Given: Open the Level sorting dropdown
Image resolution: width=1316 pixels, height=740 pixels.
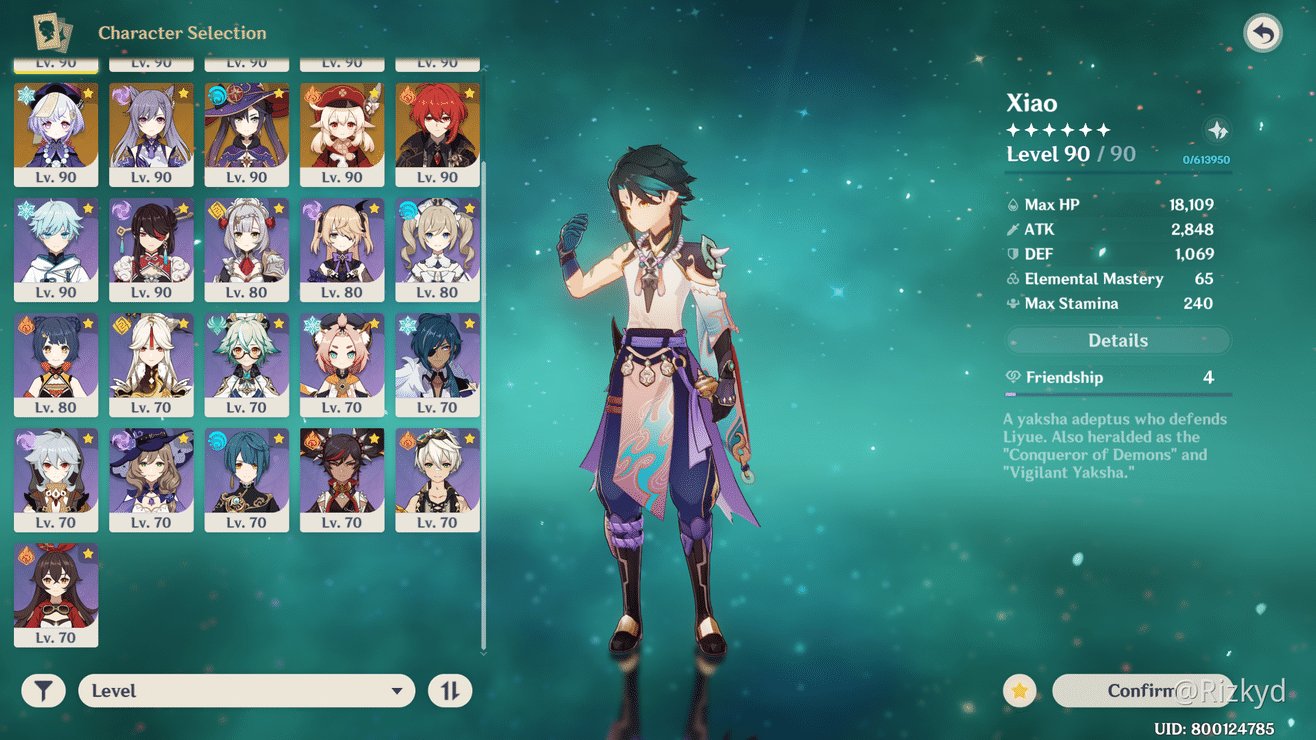Looking at the screenshot, I should tap(246, 690).
